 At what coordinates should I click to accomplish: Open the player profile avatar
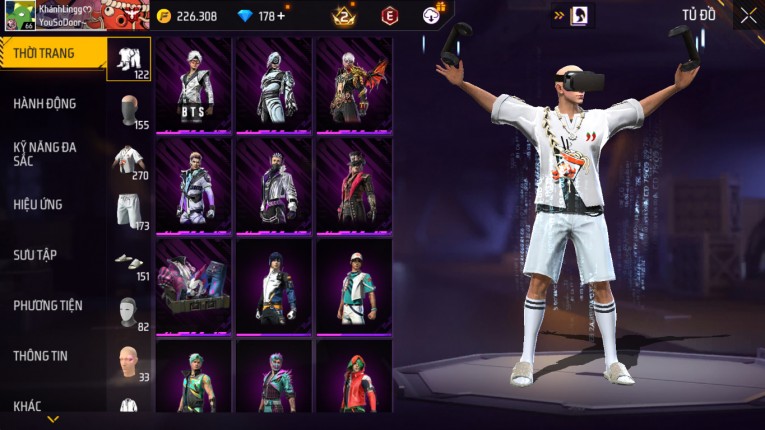(18, 15)
